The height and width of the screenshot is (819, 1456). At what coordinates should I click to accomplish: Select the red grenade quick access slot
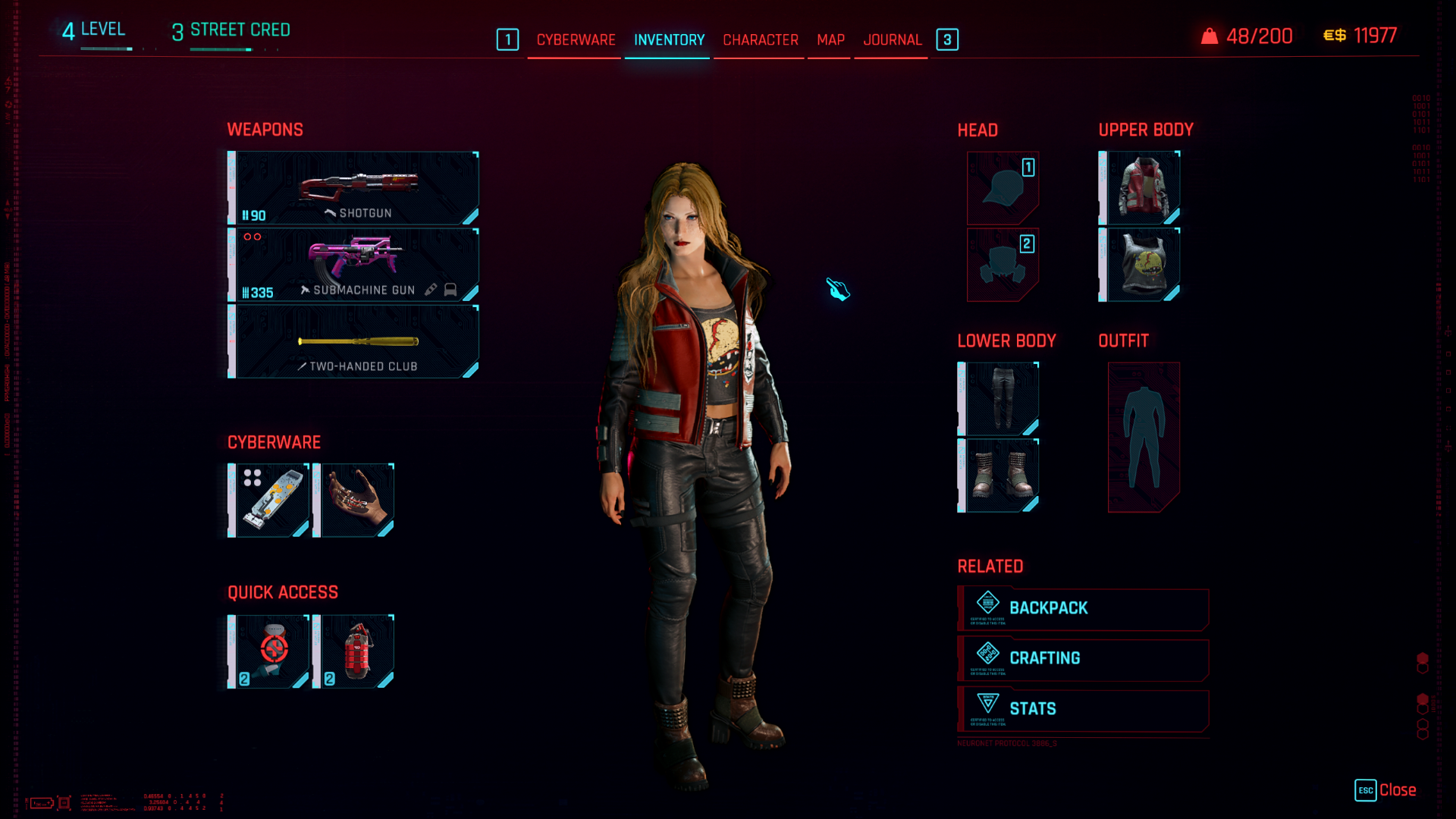tap(354, 651)
